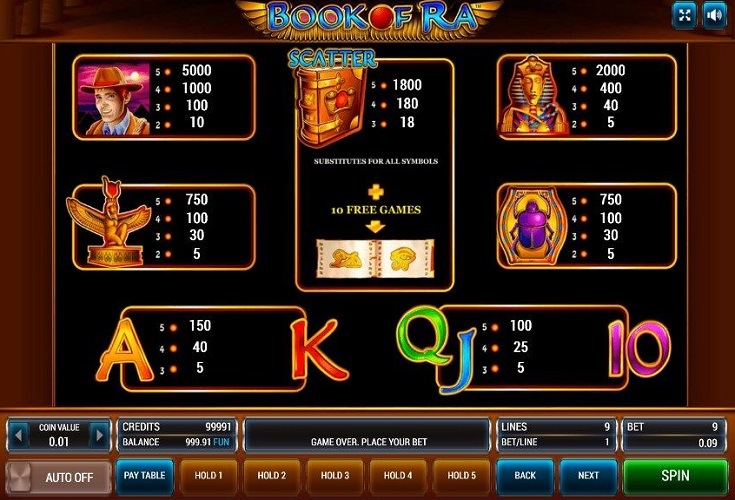The width and height of the screenshot is (735, 500).
Task: Spin the reels with the SPIN button
Action: [x=675, y=476]
